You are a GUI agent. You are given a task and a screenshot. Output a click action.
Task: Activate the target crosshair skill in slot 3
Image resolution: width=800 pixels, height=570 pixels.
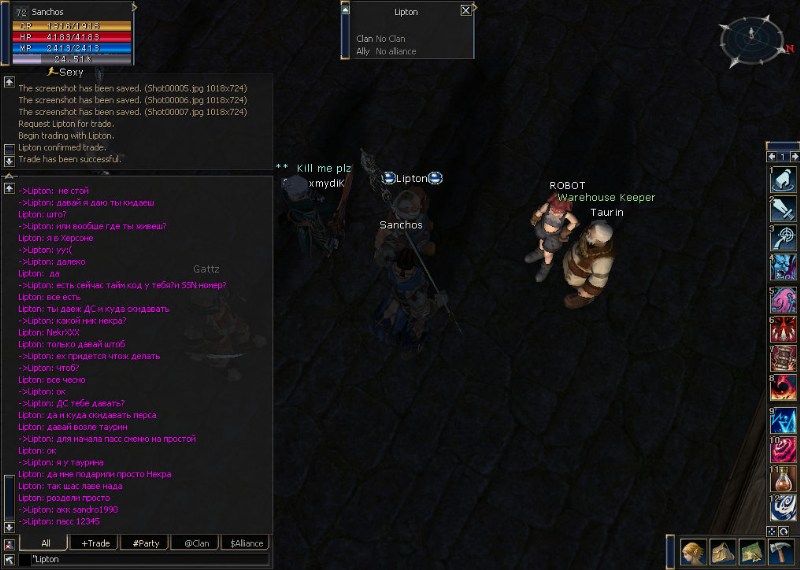pyautogui.click(x=783, y=239)
